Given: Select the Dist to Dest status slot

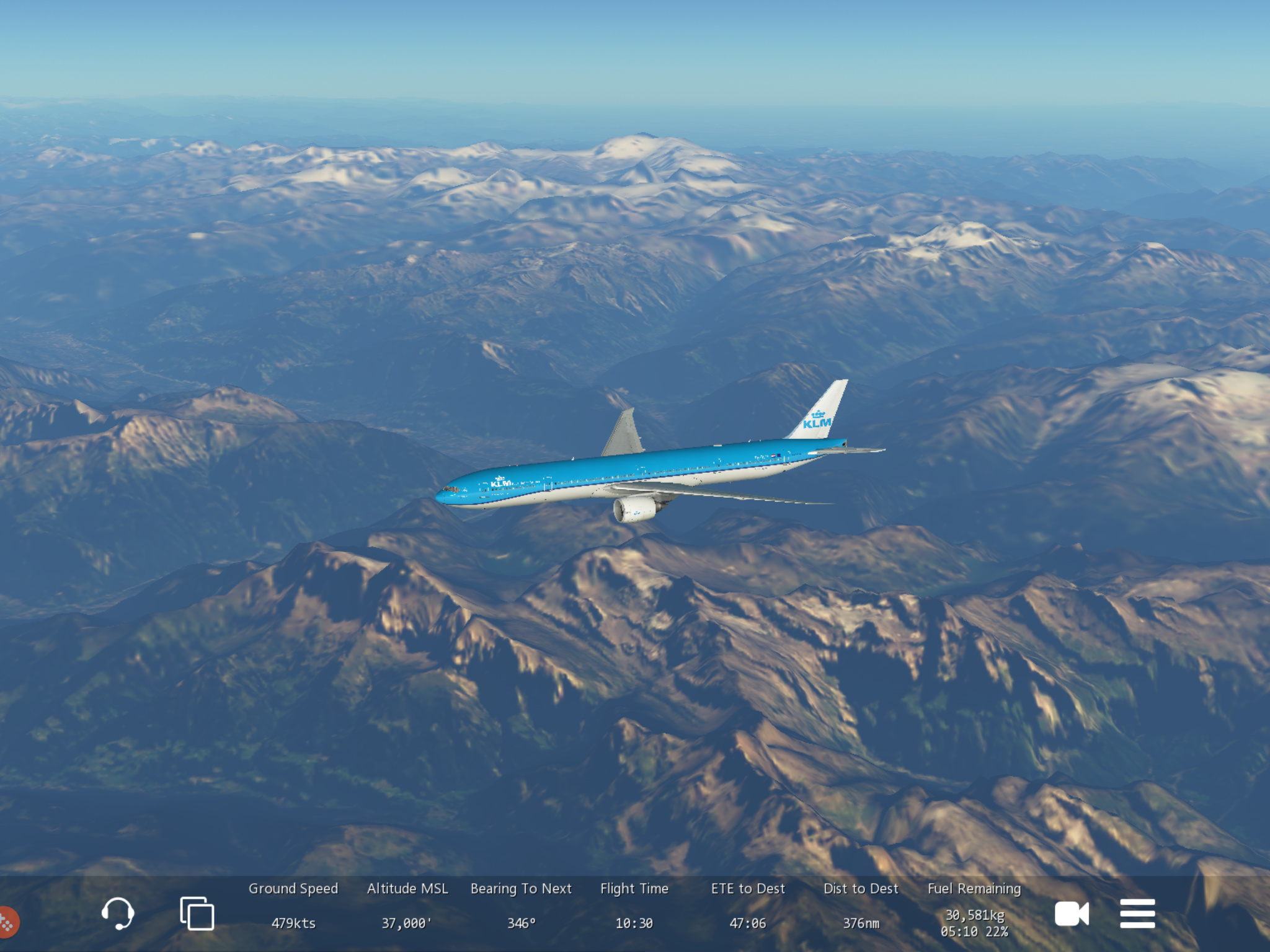Looking at the screenshot, I should click(861, 906).
